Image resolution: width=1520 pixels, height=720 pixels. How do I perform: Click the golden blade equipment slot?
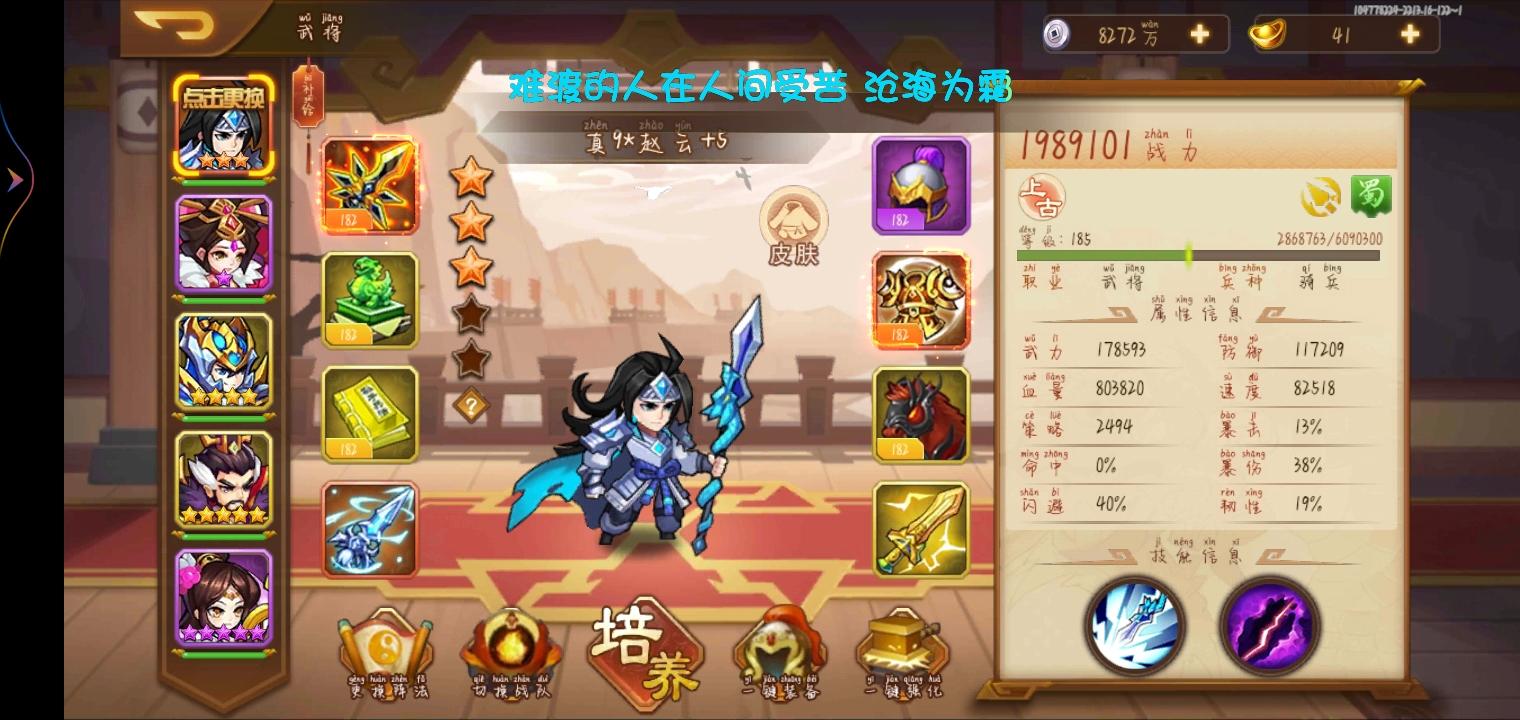coord(920,528)
